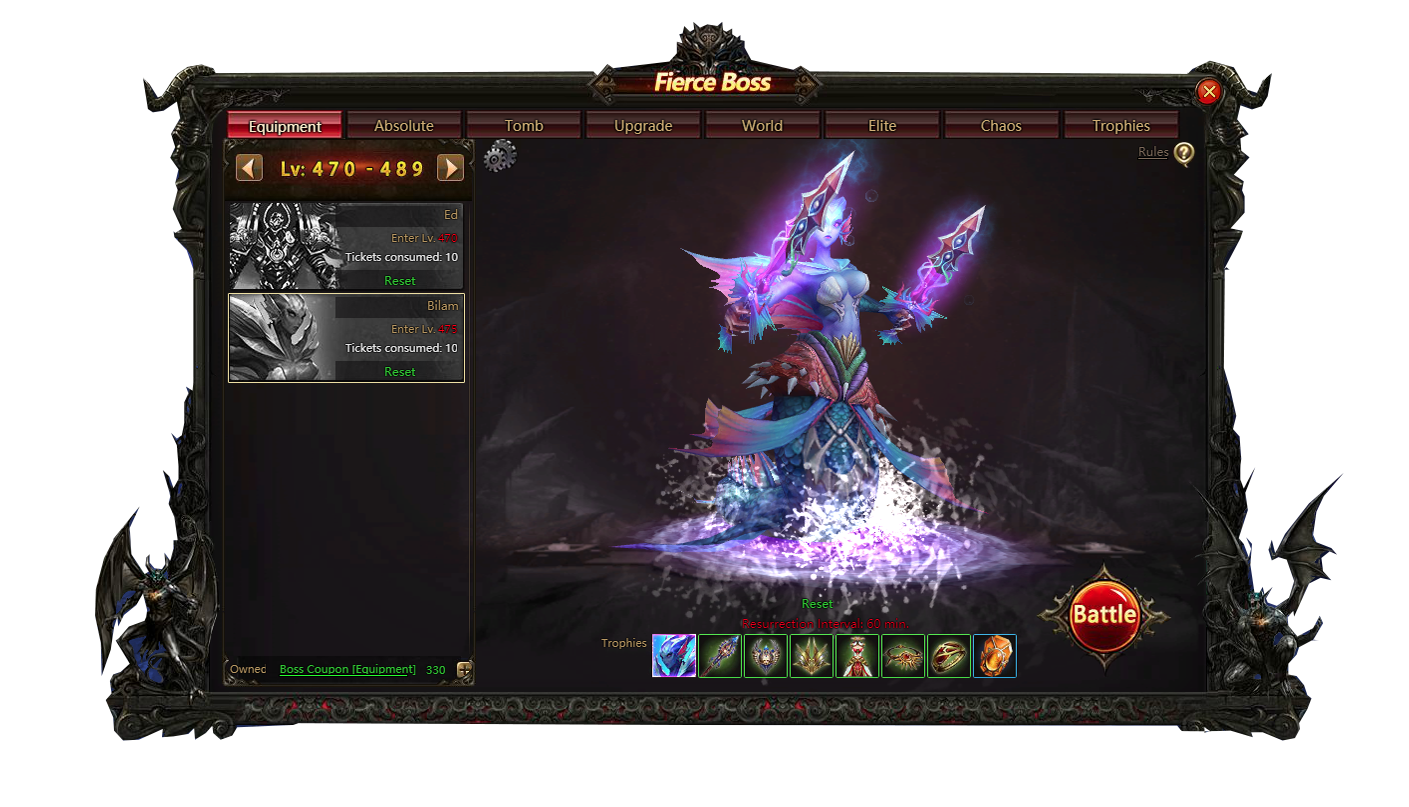Go to the World boss tab
Screen dimensions: 1409x807
click(762, 126)
